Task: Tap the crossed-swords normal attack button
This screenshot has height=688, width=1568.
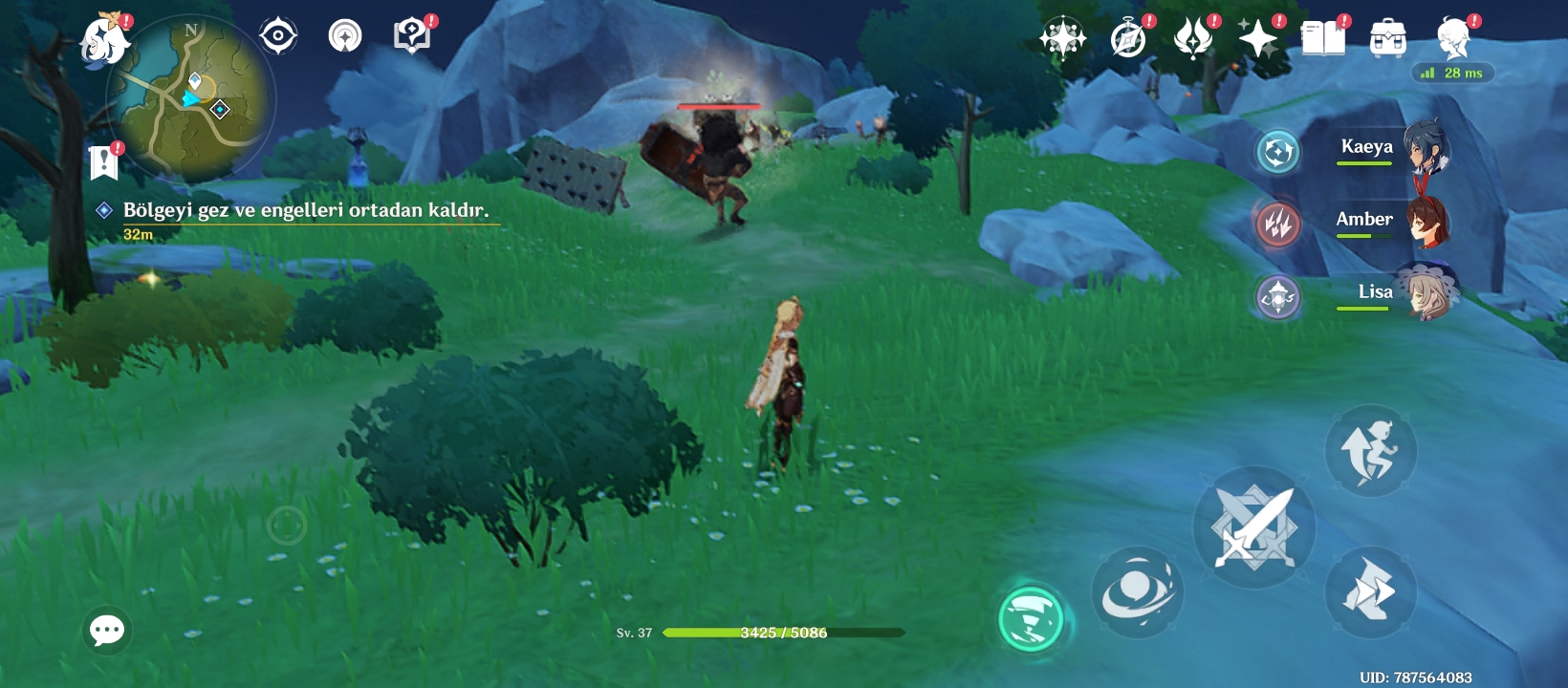Action: [x=1253, y=527]
